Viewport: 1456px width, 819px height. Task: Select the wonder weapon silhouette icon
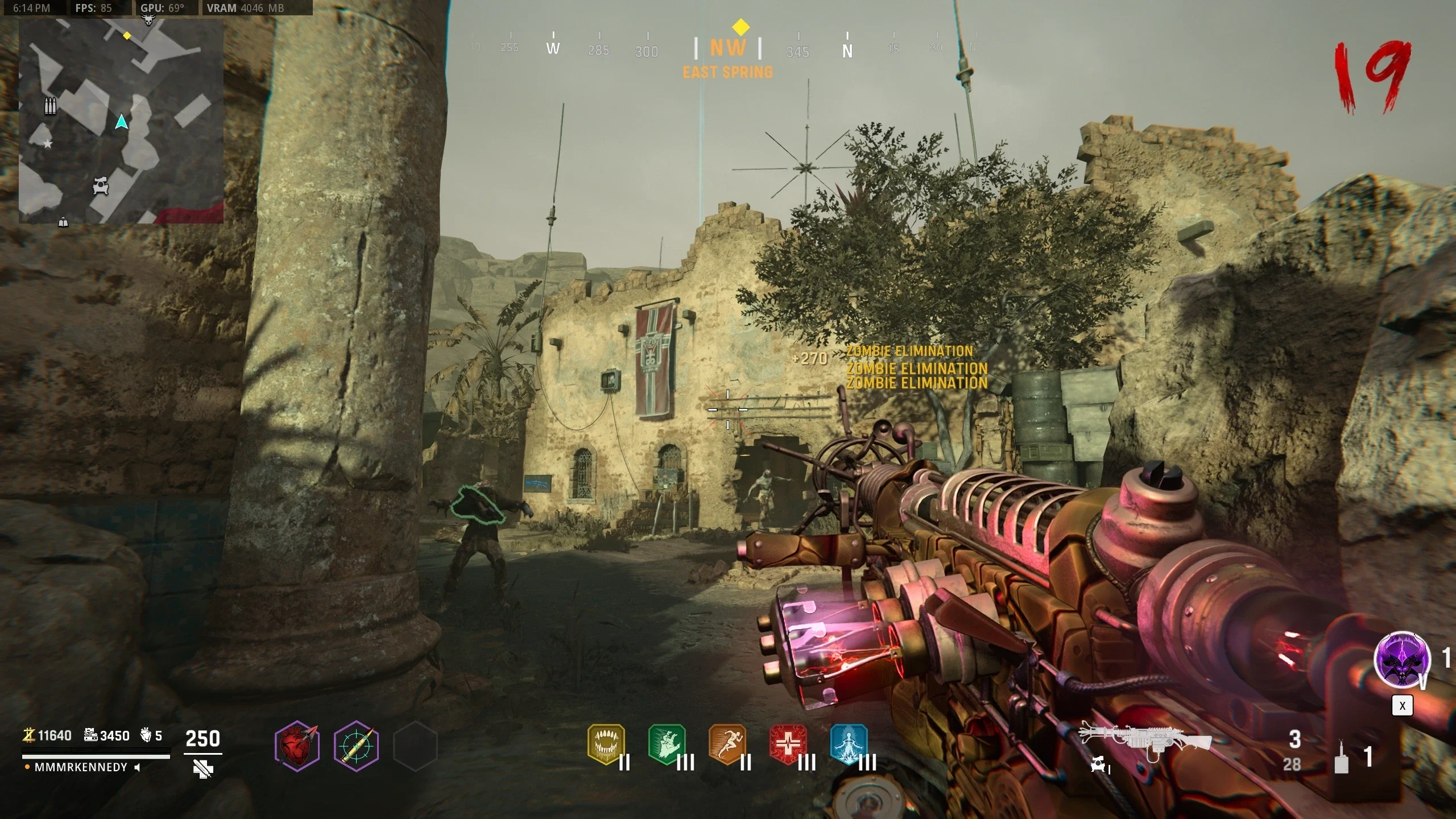click(x=1145, y=739)
